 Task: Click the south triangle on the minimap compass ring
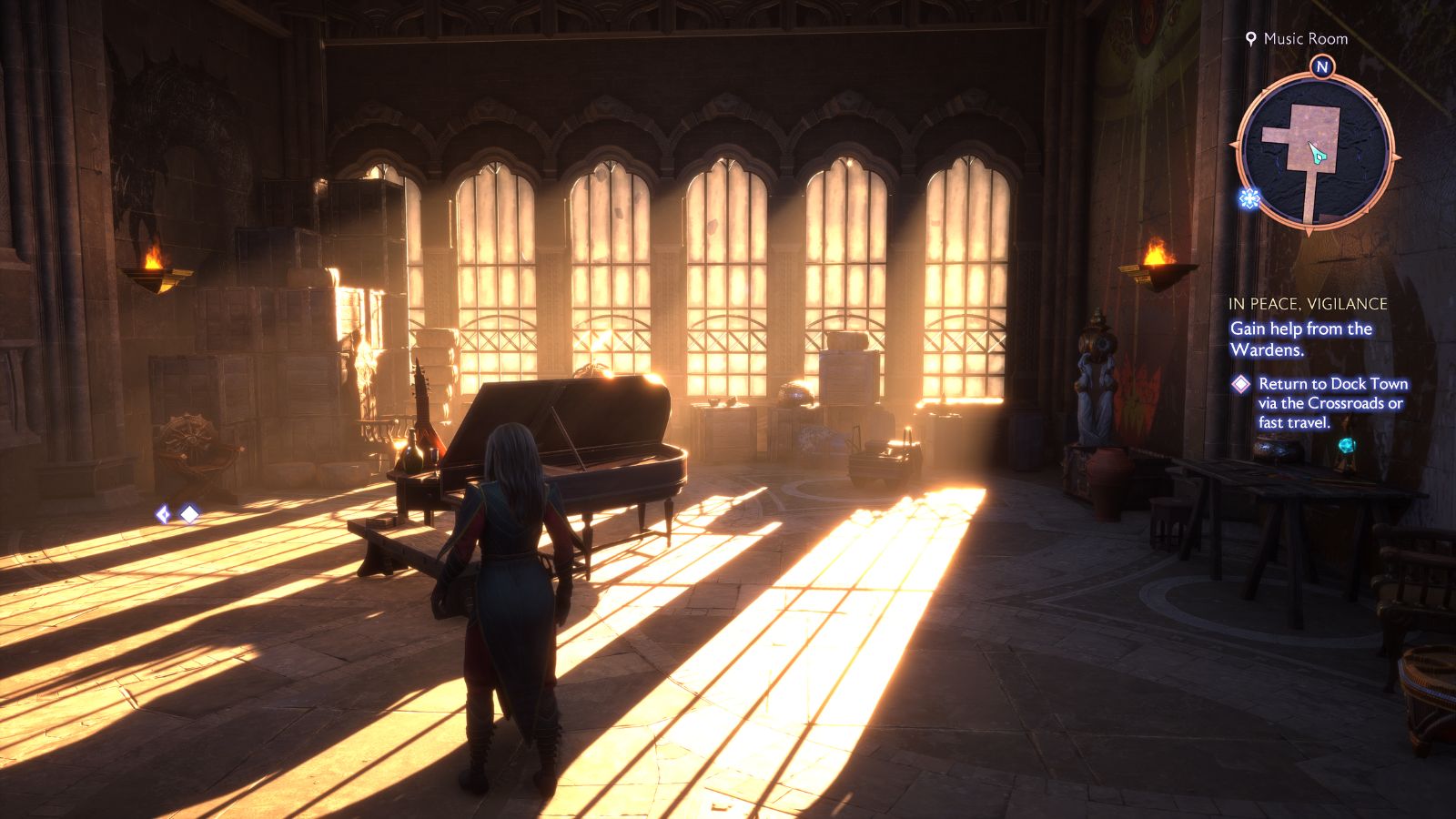[1309, 233]
